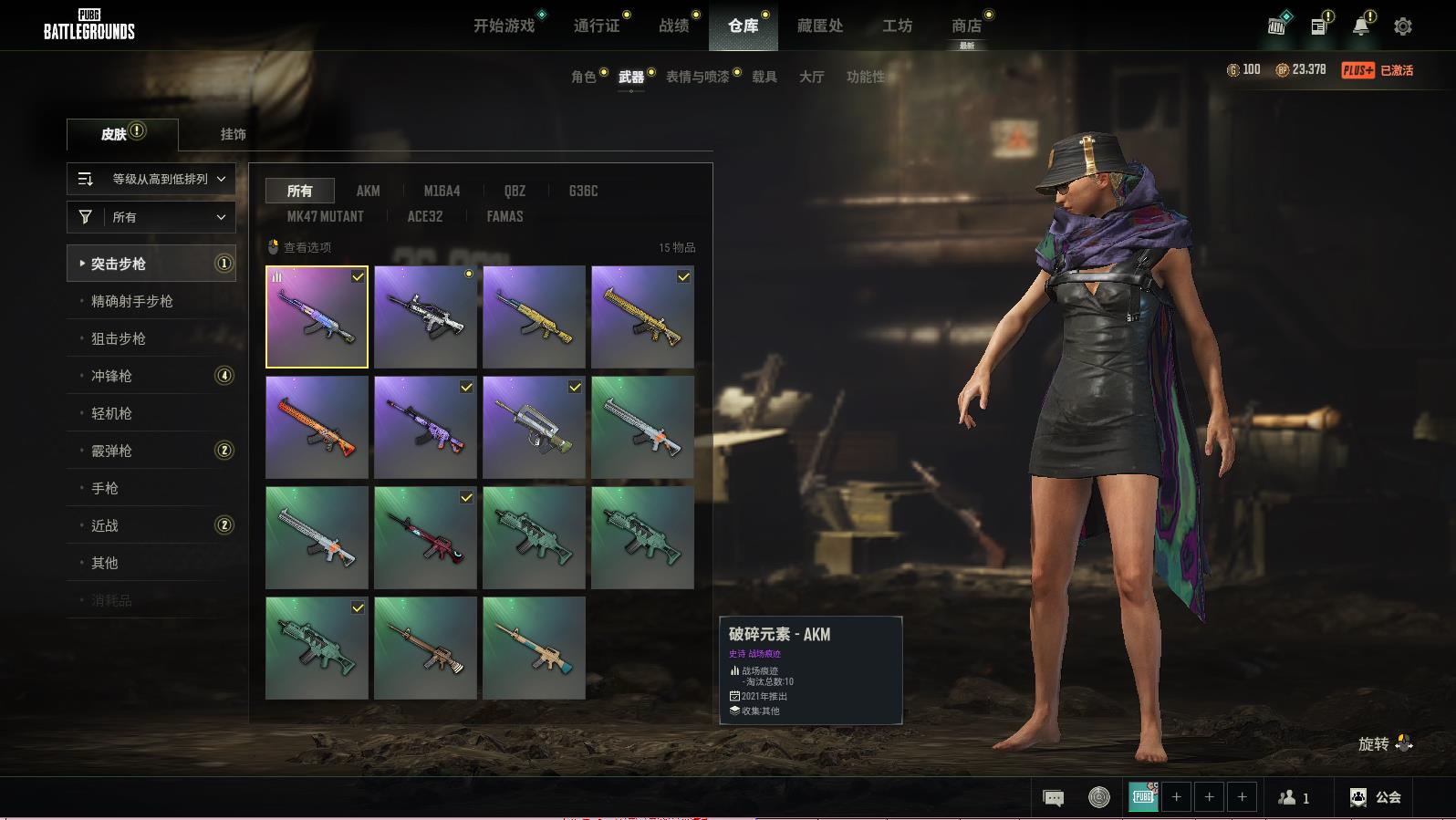Choose the 狙击步枪 weapon category
Image resolution: width=1456 pixels, height=820 pixels.
point(119,338)
